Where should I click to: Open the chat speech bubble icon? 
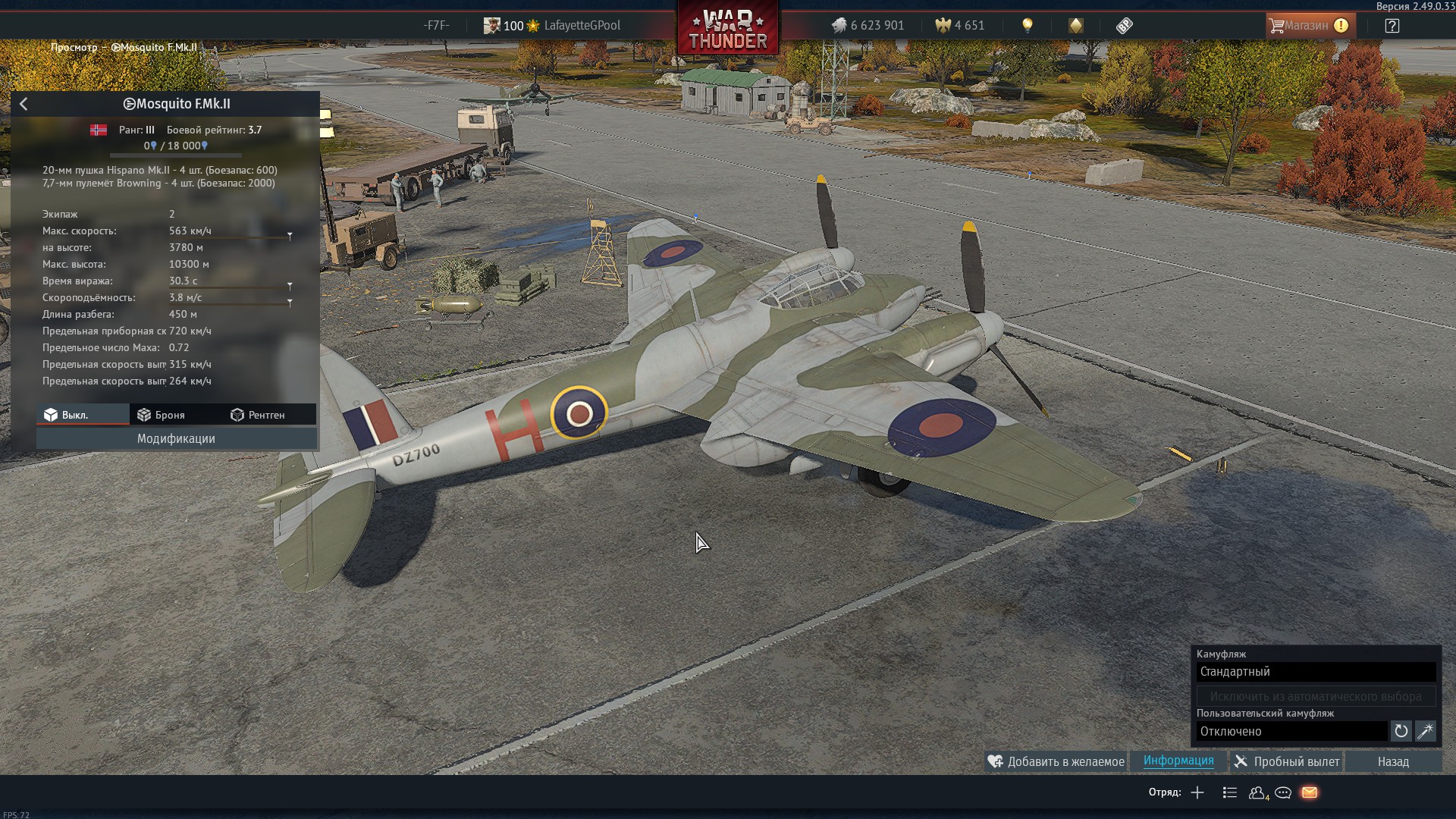pos(1283,792)
